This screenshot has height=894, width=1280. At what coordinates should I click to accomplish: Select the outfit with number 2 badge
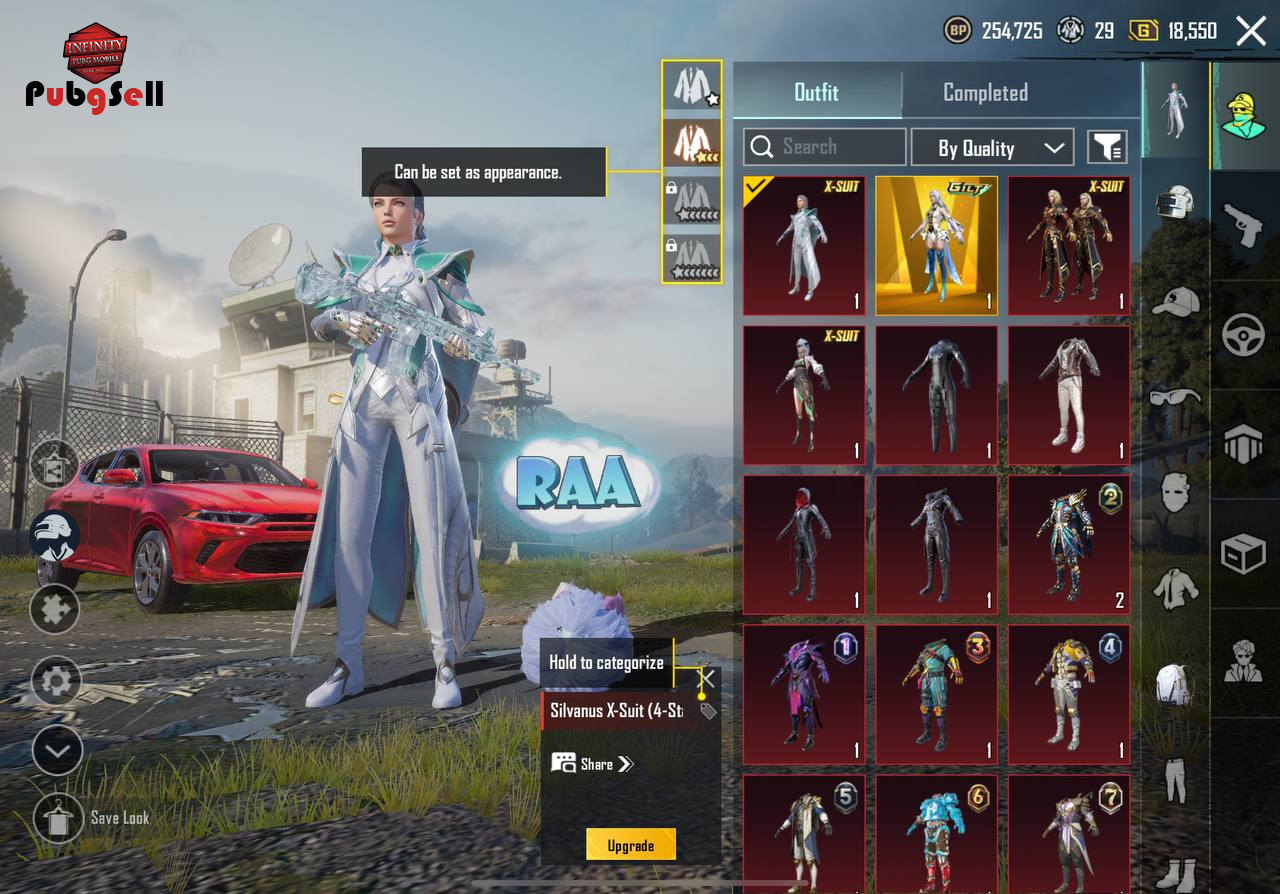(1069, 545)
